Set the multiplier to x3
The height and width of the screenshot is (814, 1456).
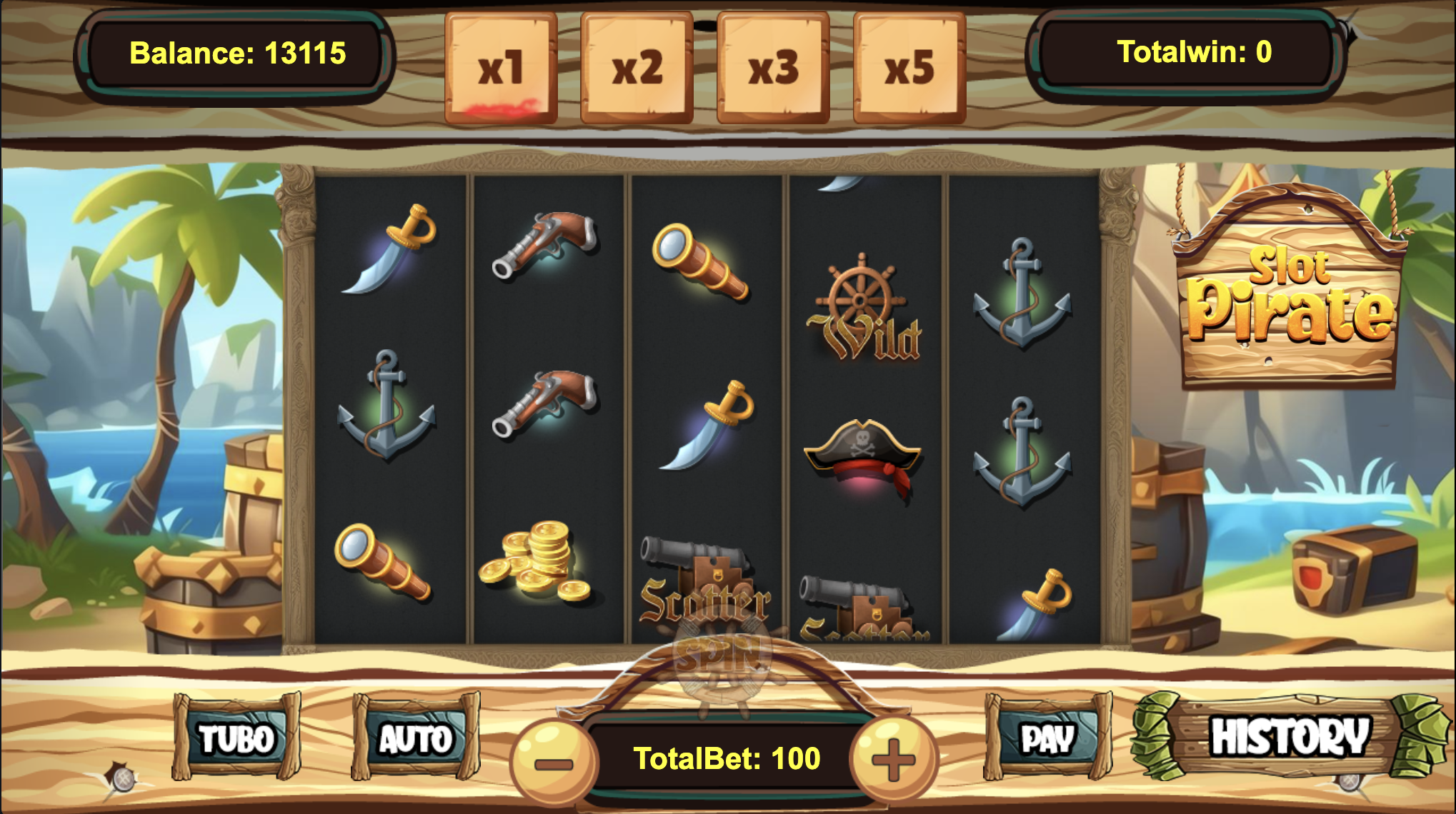point(773,69)
